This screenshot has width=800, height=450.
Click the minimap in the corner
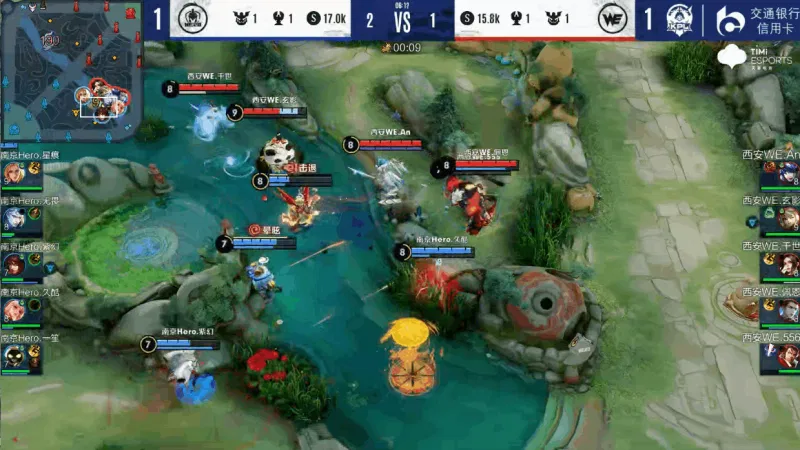(x=70, y=70)
